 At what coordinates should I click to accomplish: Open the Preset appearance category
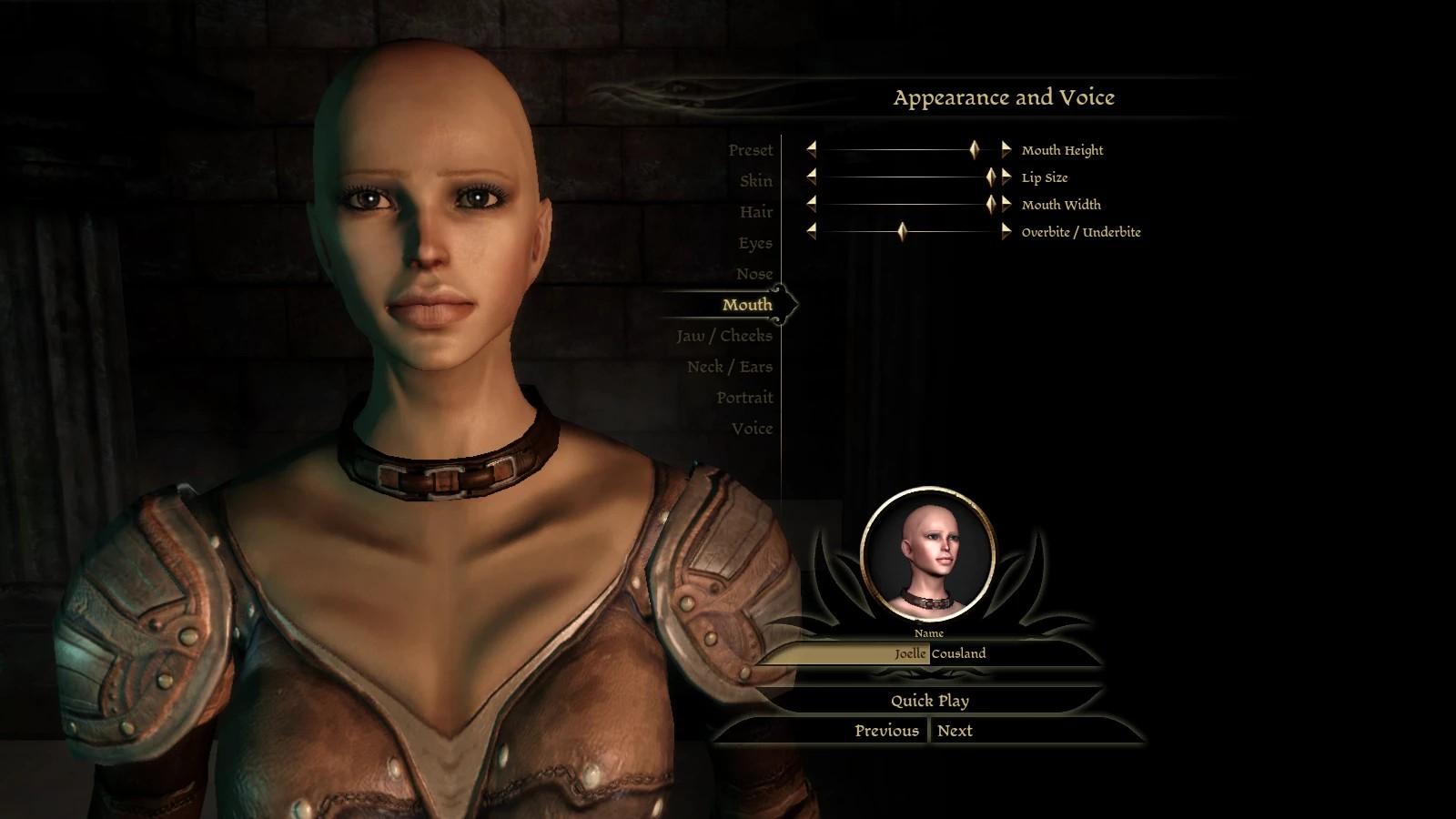coord(750,150)
